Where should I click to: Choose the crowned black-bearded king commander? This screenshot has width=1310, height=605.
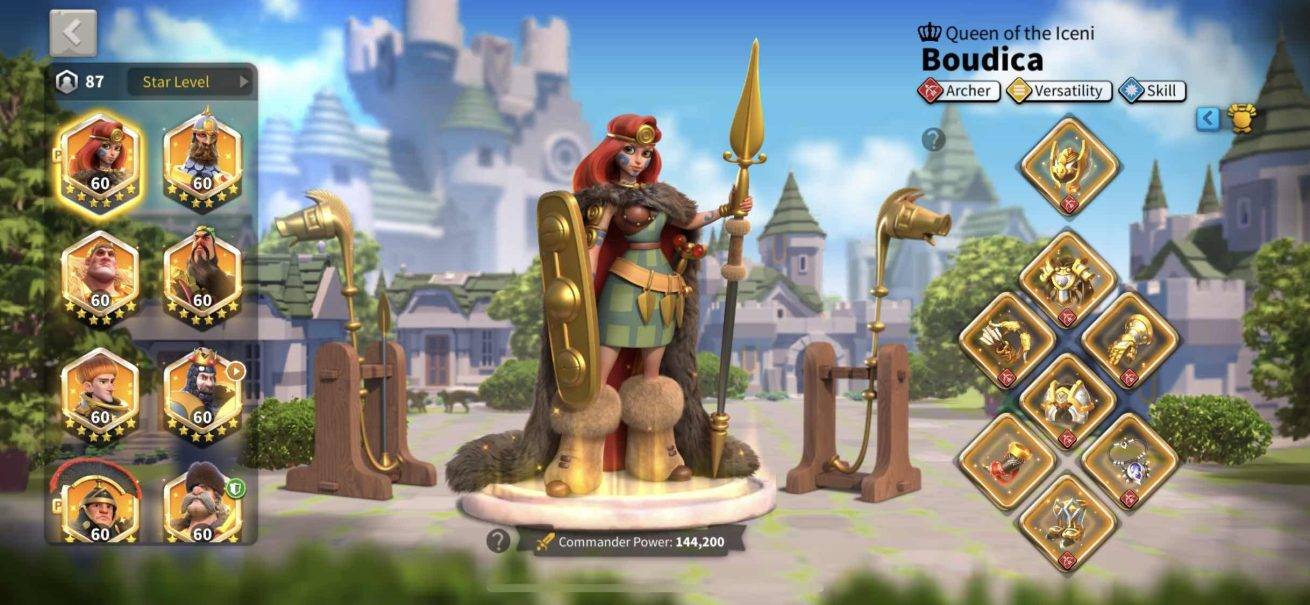(202, 394)
